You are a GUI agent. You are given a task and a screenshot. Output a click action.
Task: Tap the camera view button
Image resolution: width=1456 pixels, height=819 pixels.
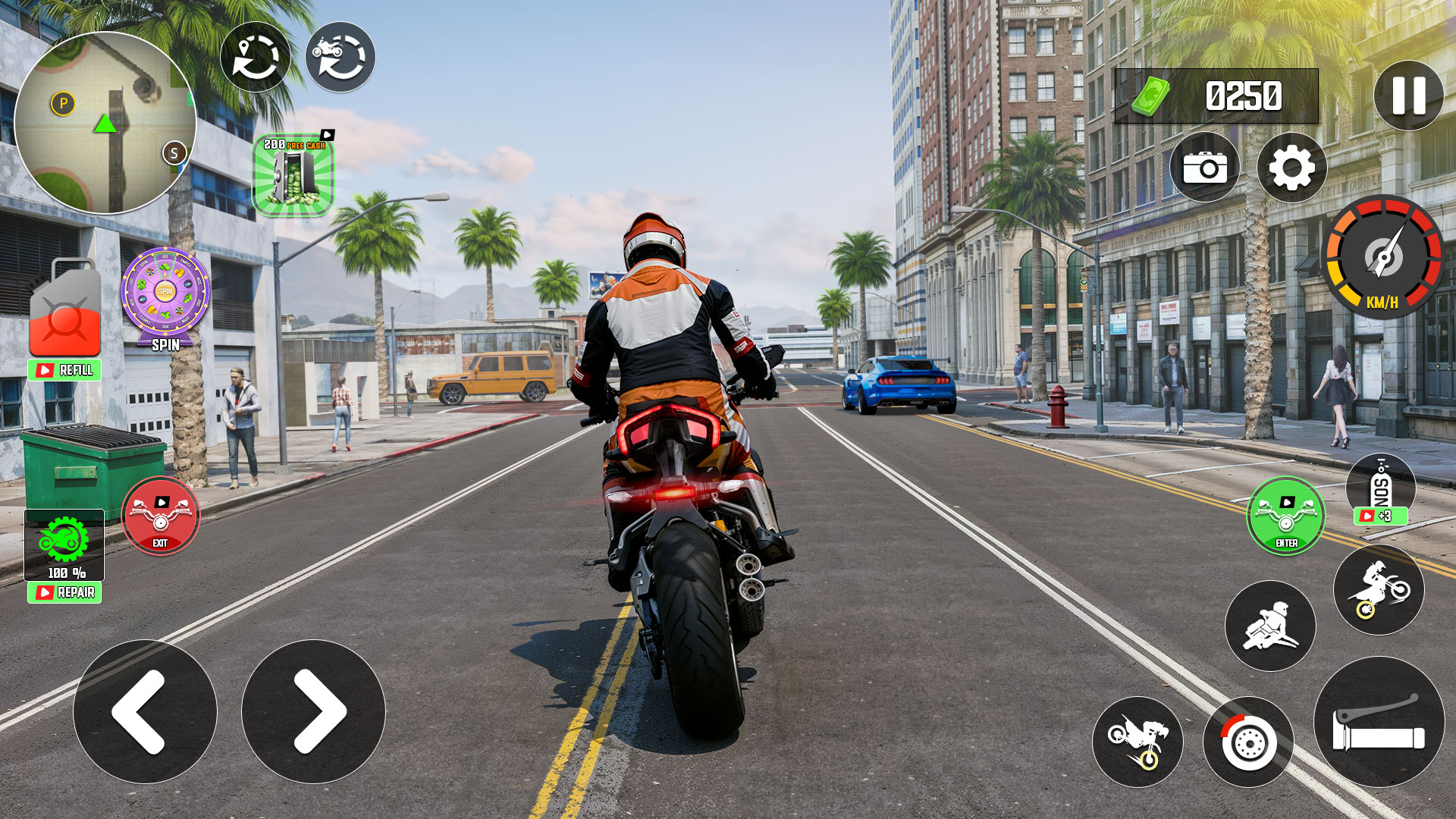pos(1204,168)
